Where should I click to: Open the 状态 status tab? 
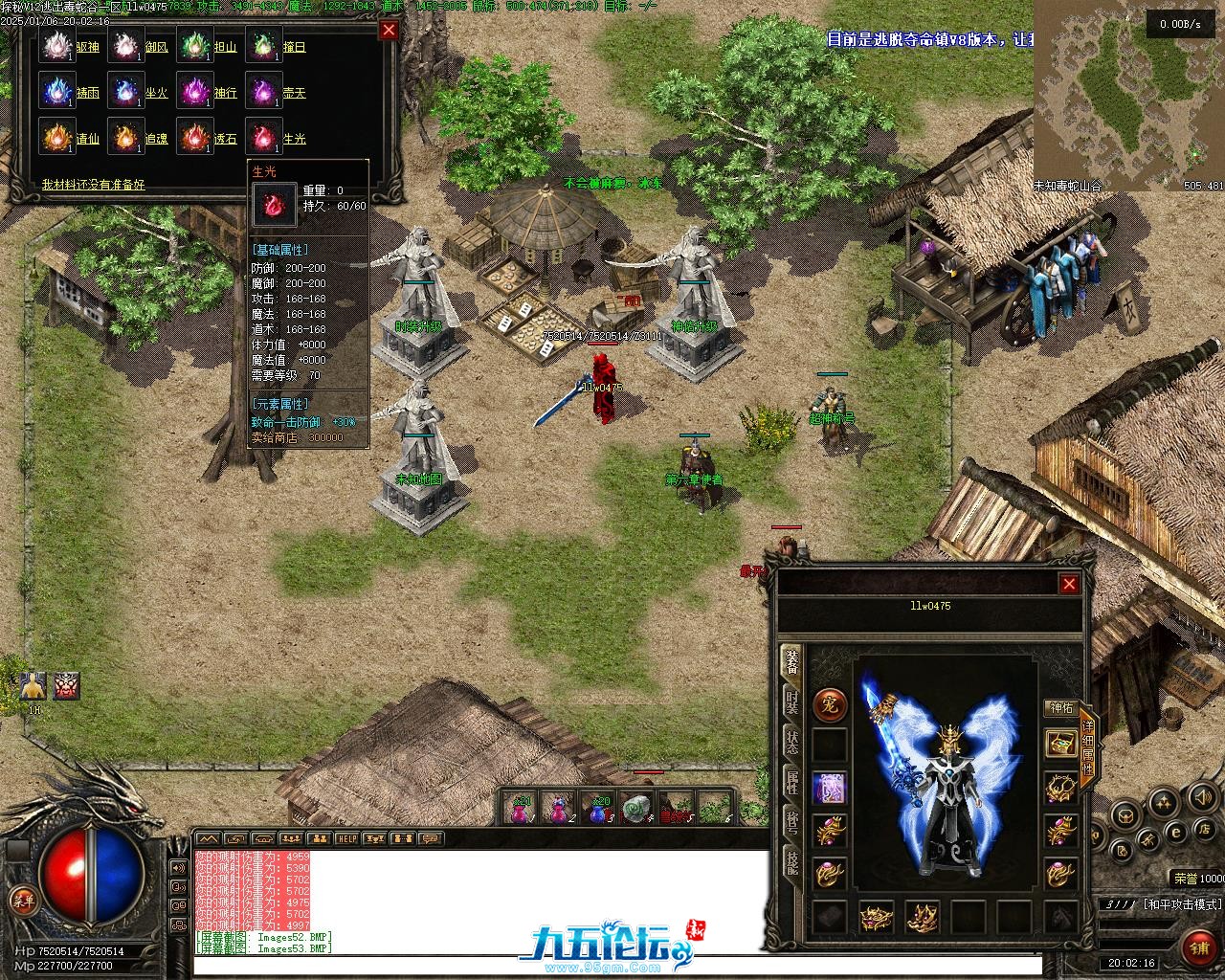coord(791,742)
